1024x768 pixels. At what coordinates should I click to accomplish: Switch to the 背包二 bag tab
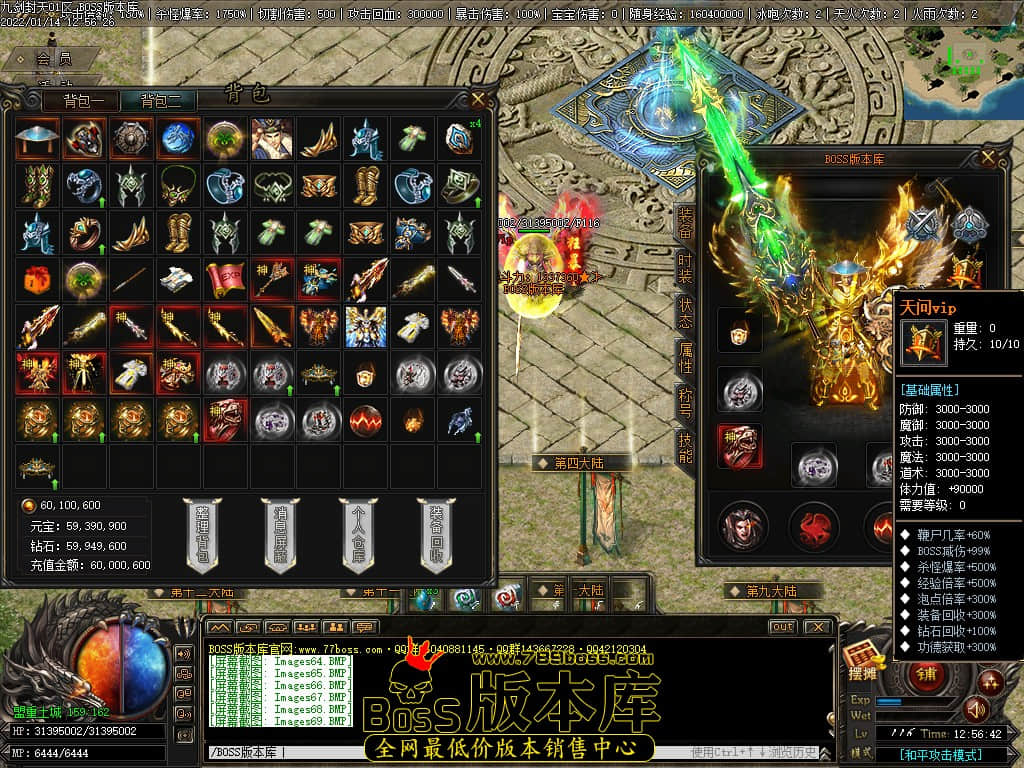(160, 100)
